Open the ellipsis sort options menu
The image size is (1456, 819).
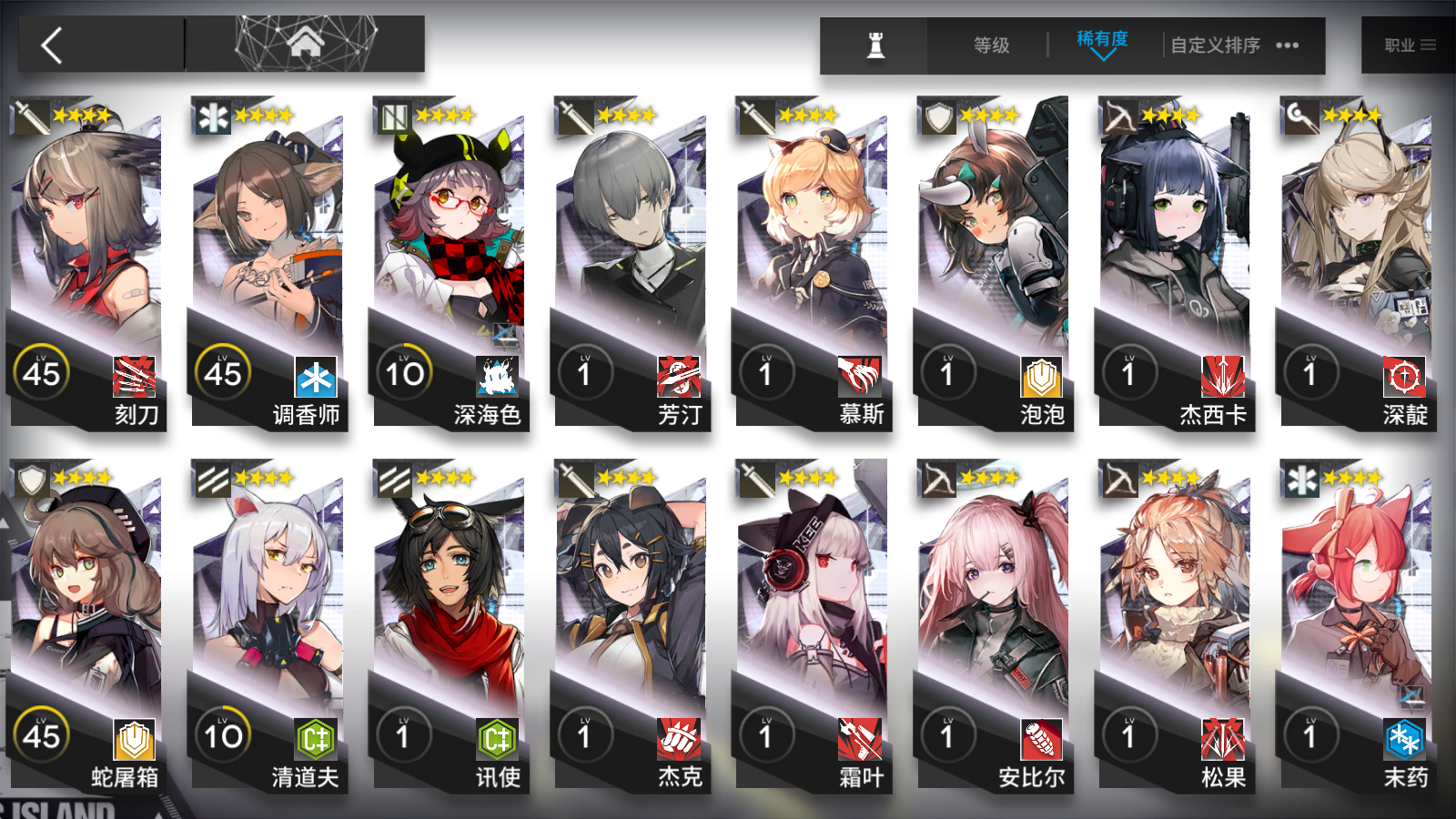(1288, 45)
